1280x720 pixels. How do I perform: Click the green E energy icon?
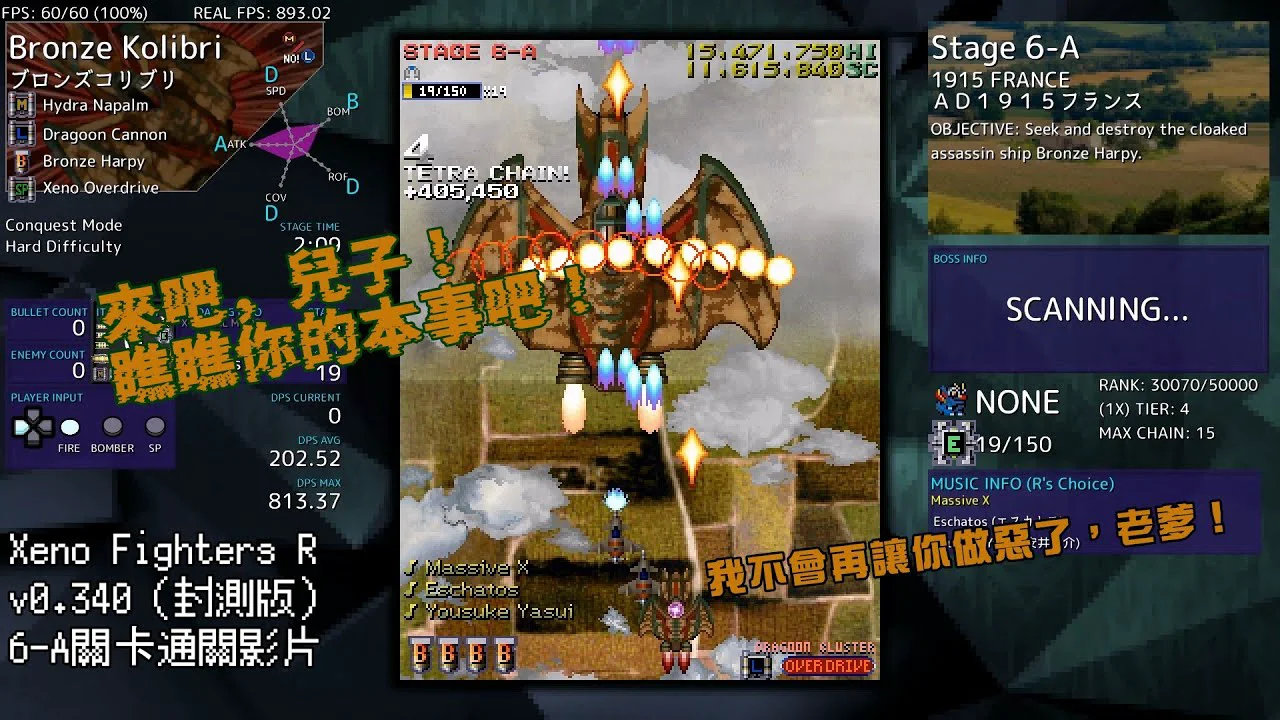[x=953, y=443]
